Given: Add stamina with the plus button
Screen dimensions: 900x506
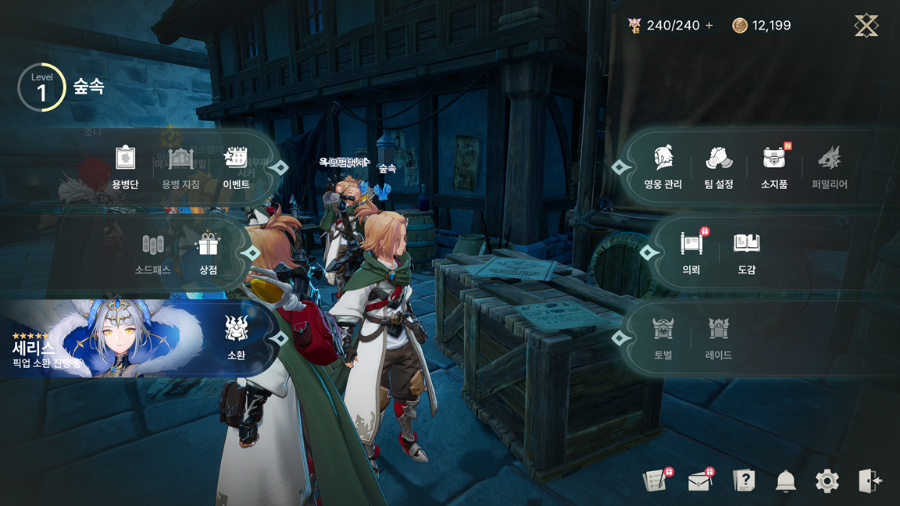Looking at the screenshot, I should pos(710,26).
